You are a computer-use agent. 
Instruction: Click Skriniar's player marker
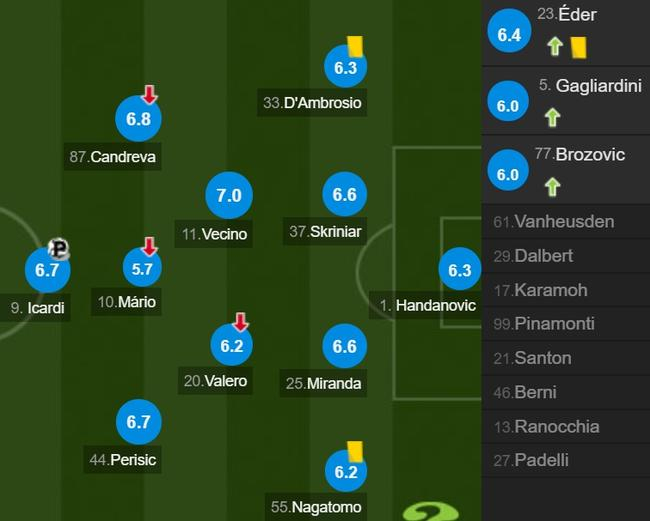click(x=344, y=195)
